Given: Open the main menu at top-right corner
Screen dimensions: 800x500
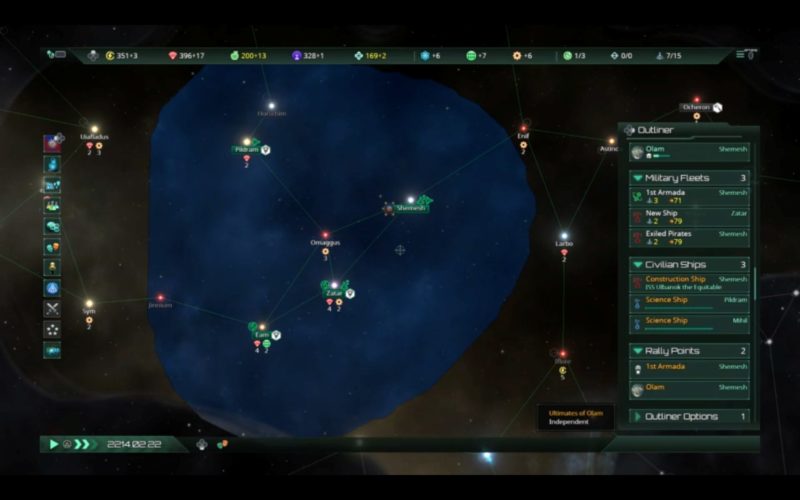Looking at the screenshot, I should tap(746, 55).
